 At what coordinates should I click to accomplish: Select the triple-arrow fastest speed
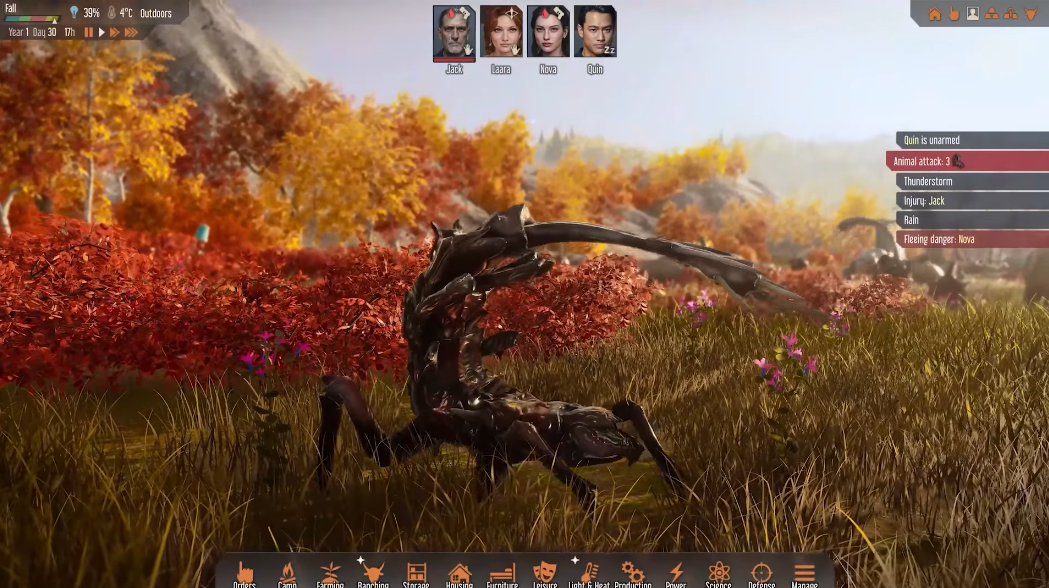coord(131,33)
